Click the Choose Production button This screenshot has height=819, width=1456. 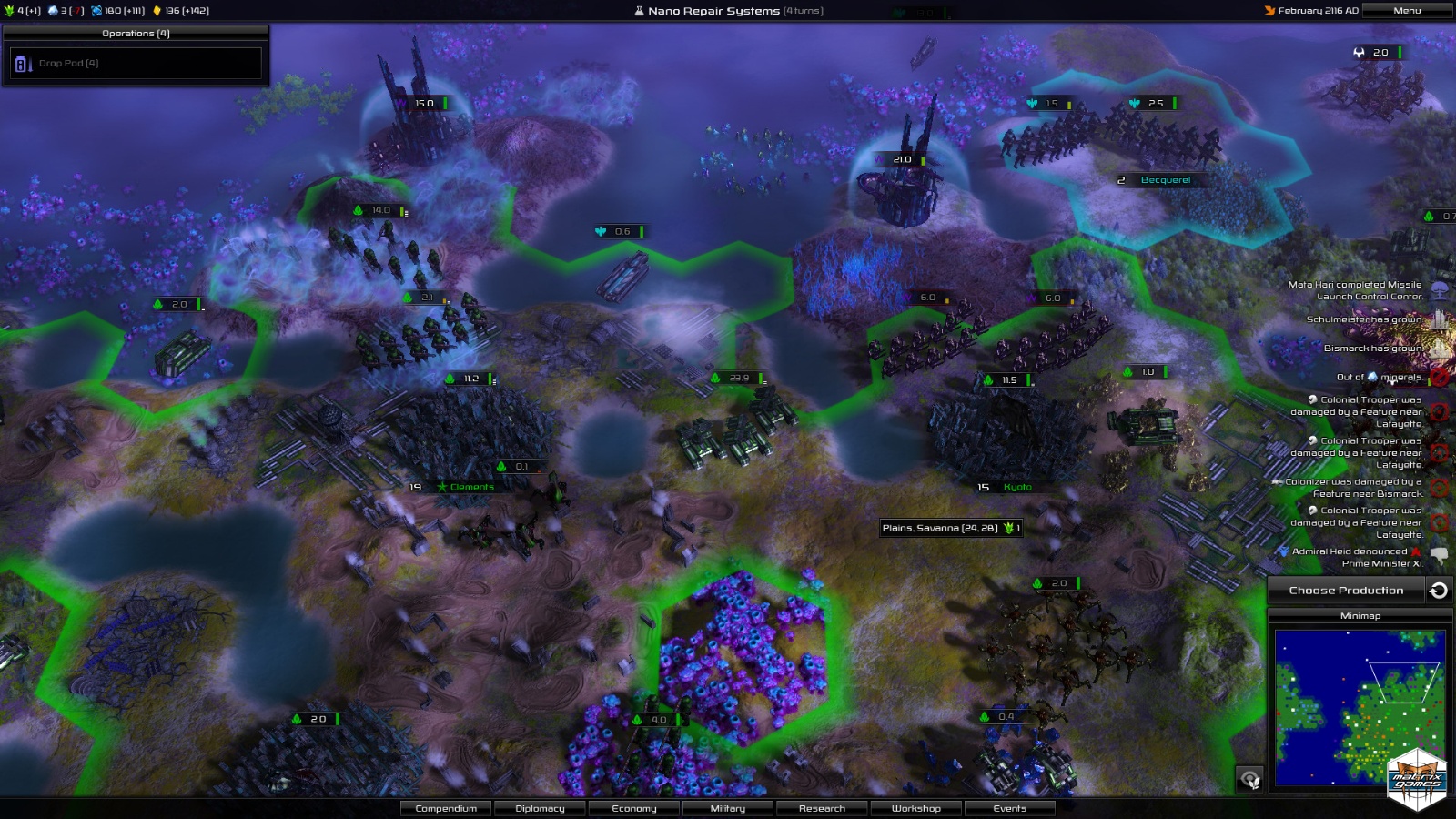pyautogui.click(x=1346, y=591)
